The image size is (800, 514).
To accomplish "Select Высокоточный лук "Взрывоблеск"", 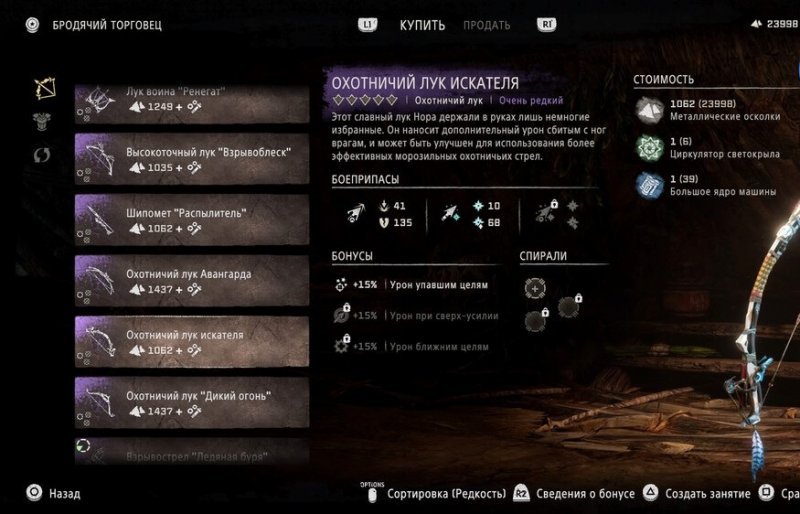I will pos(190,160).
